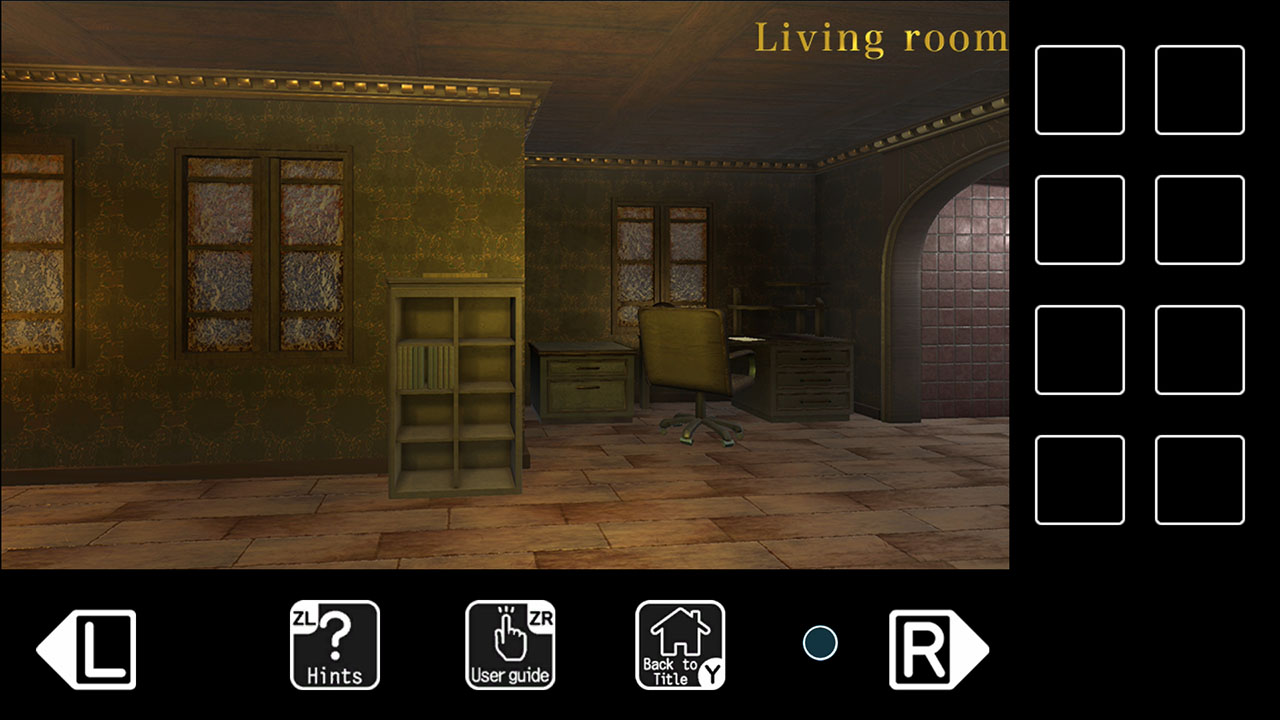Open the Hints panel
1280x720 pixels.
[334, 645]
